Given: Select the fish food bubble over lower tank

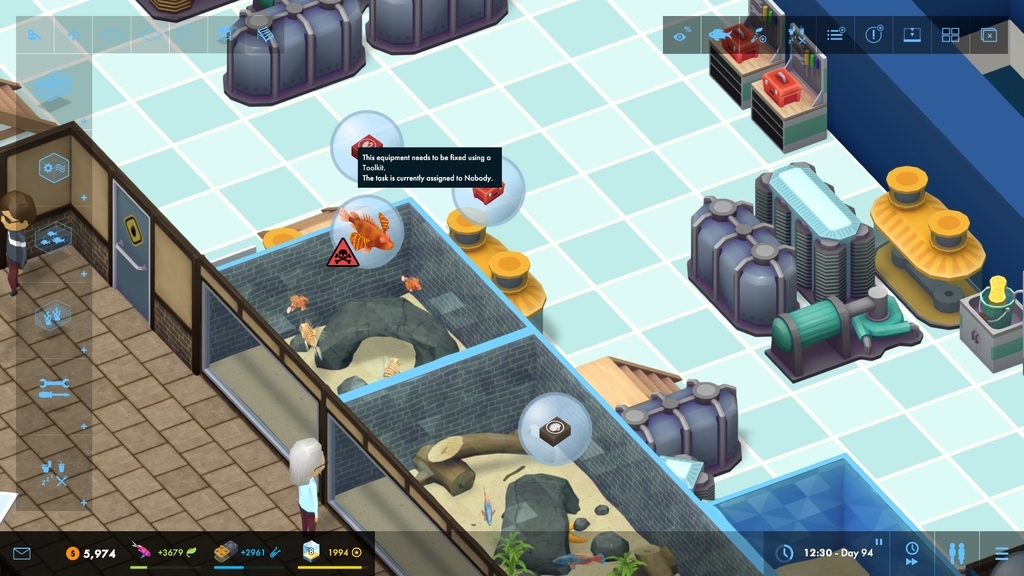Looking at the screenshot, I should coord(554,430).
